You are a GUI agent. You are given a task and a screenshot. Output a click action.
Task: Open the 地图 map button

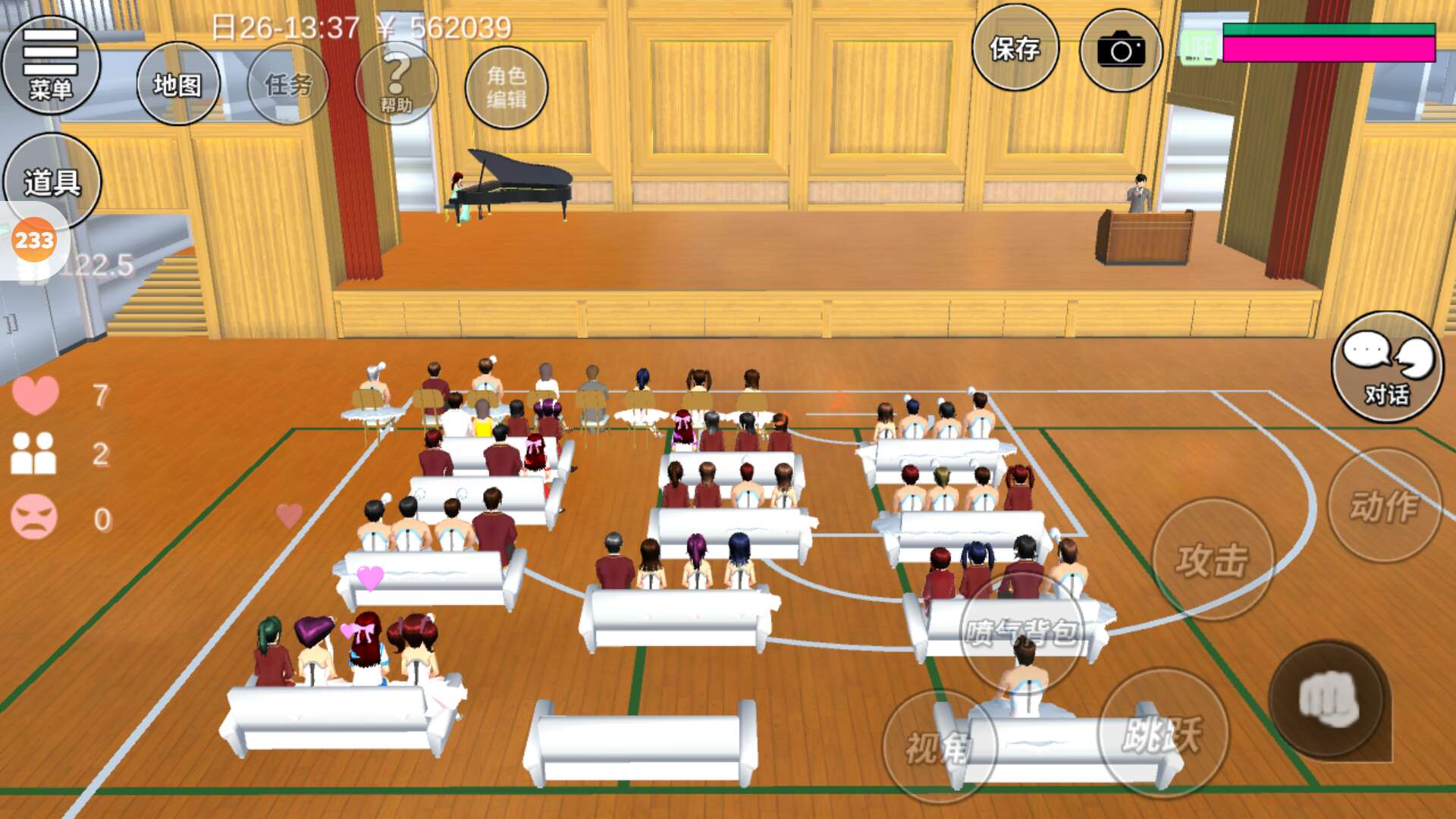point(177,84)
